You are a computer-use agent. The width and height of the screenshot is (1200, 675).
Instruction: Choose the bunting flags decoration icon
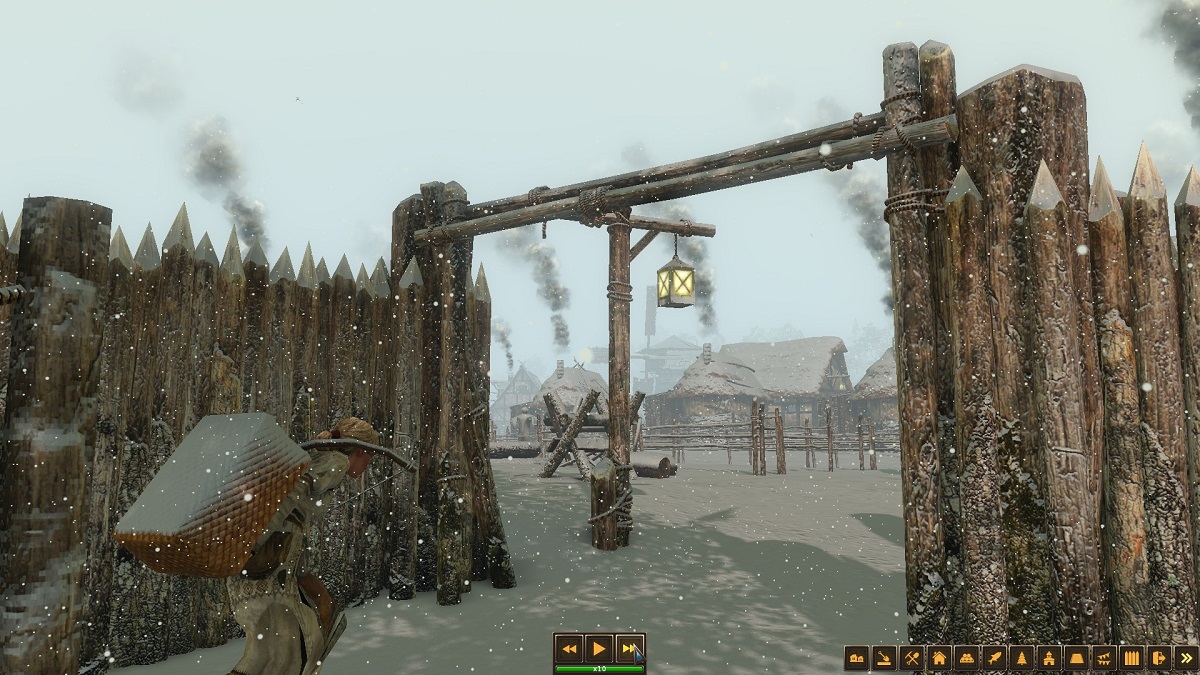1104,658
